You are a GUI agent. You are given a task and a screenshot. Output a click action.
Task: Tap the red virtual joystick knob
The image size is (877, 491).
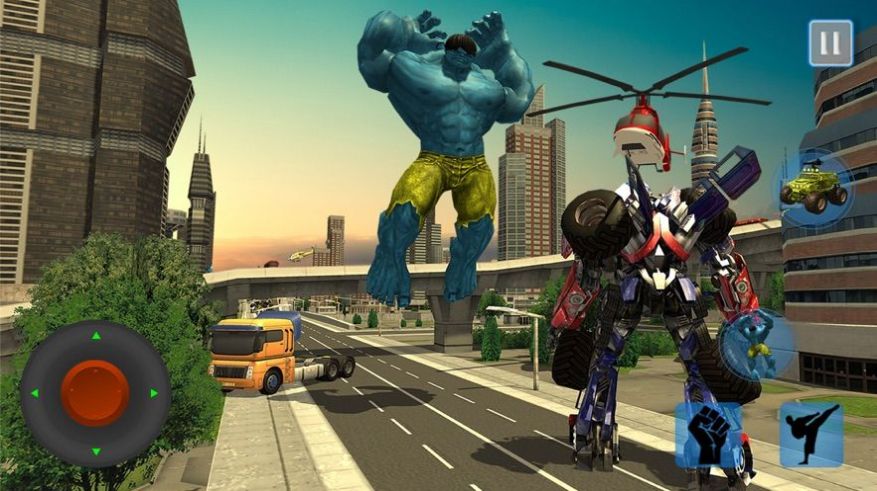point(95,393)
